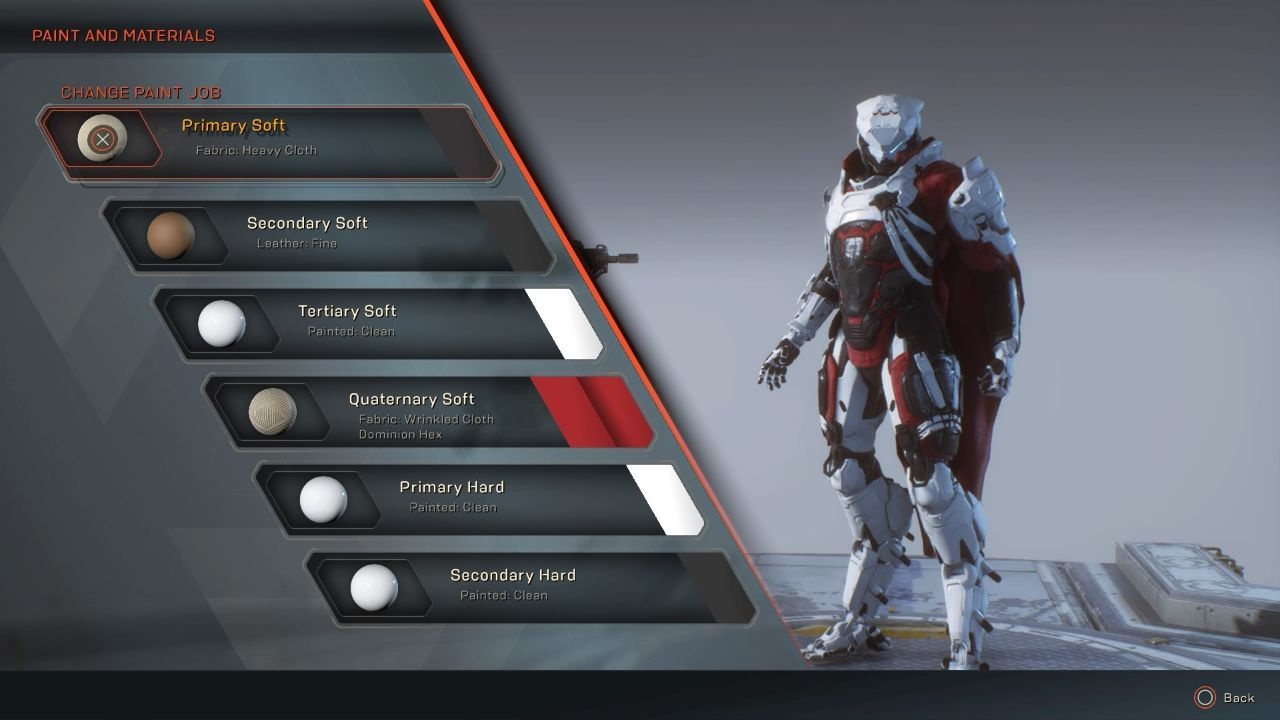Image resolution: width=1280 pixels, height=720 pixels.
Task: Select Quaternary Soft Wrinkled Cloth row
Action: [430, 412]
